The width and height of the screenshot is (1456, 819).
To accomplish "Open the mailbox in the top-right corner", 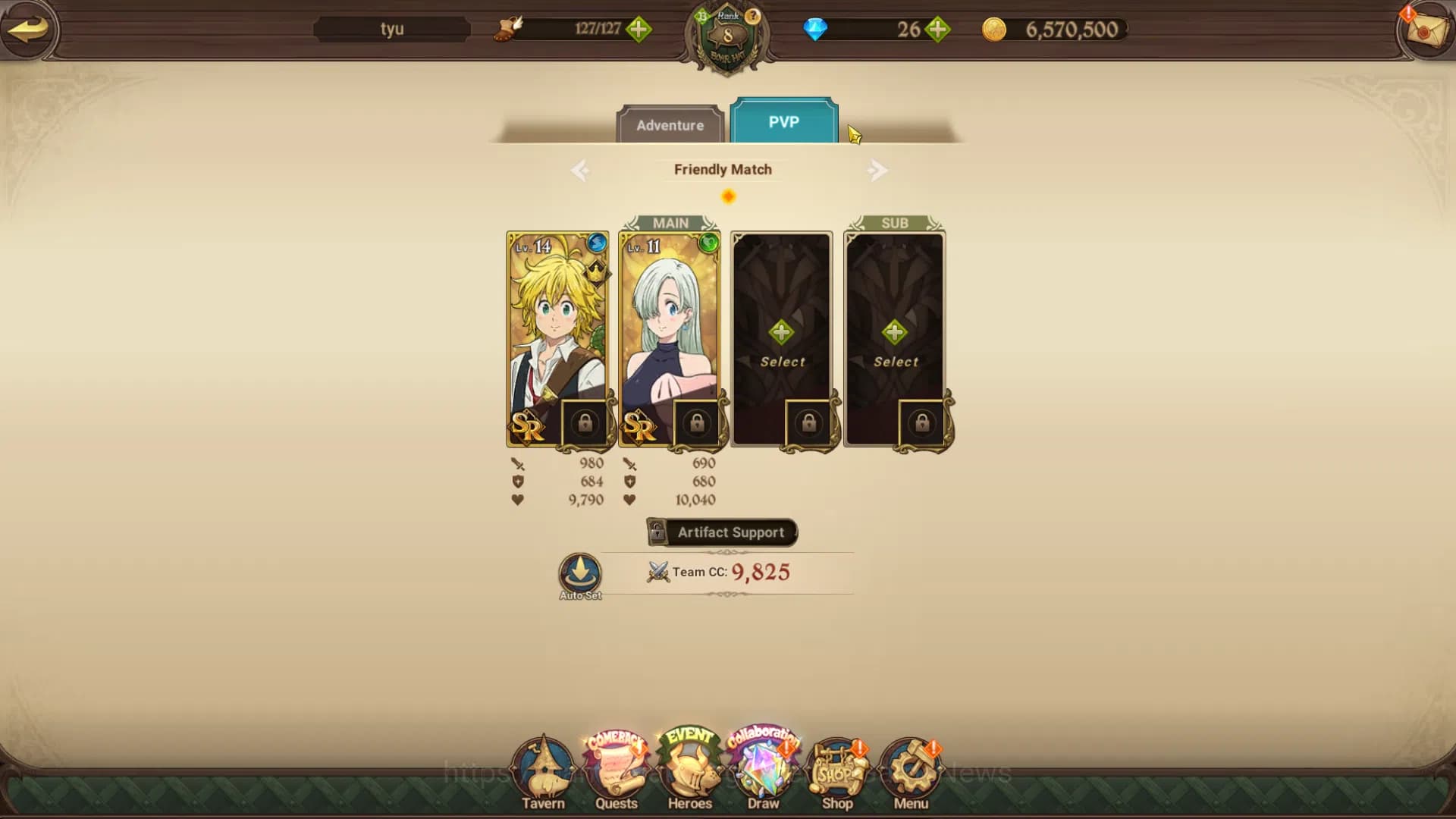I will click(1425, 32).
